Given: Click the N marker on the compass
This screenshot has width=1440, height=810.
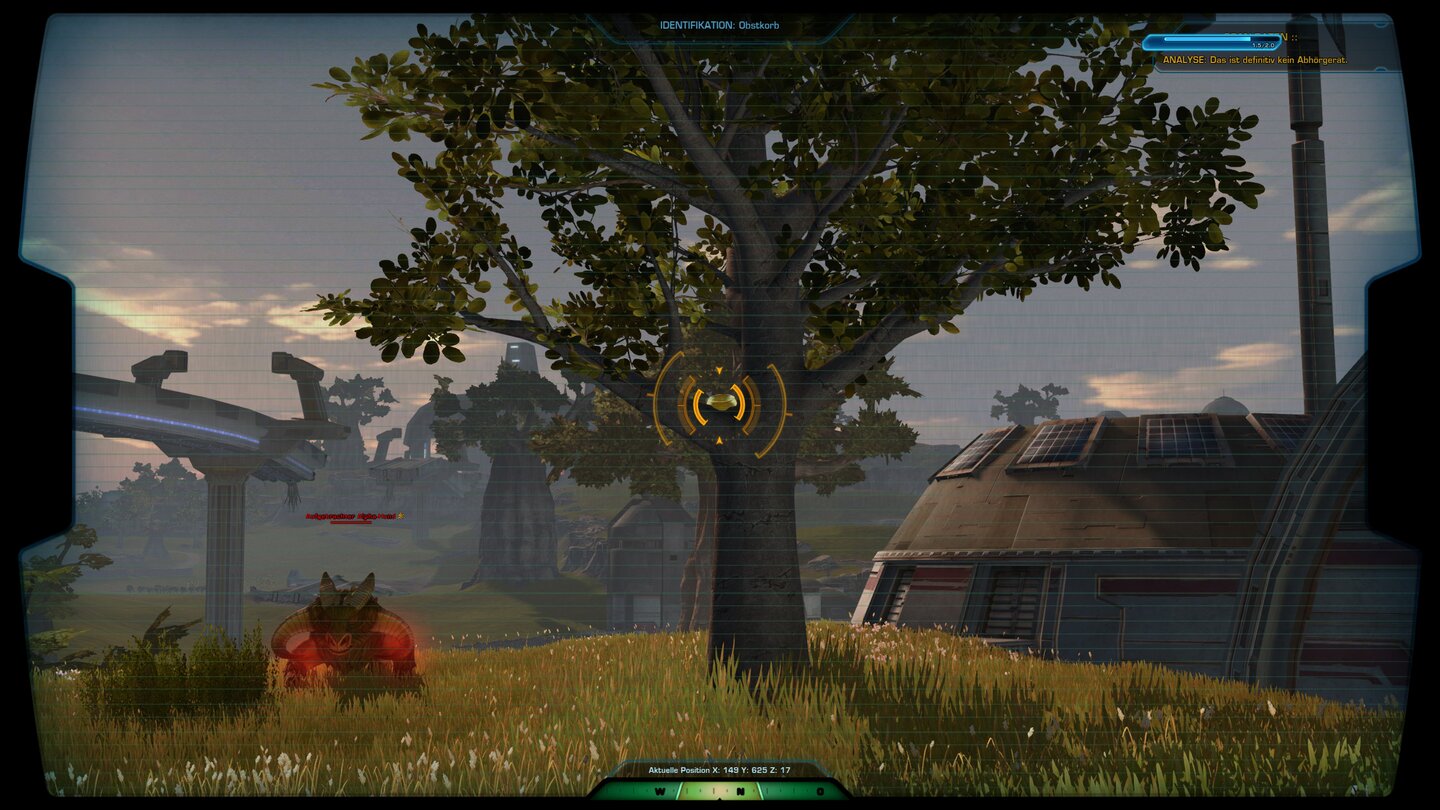Looking at the screenshot, I should click(741, 791).
